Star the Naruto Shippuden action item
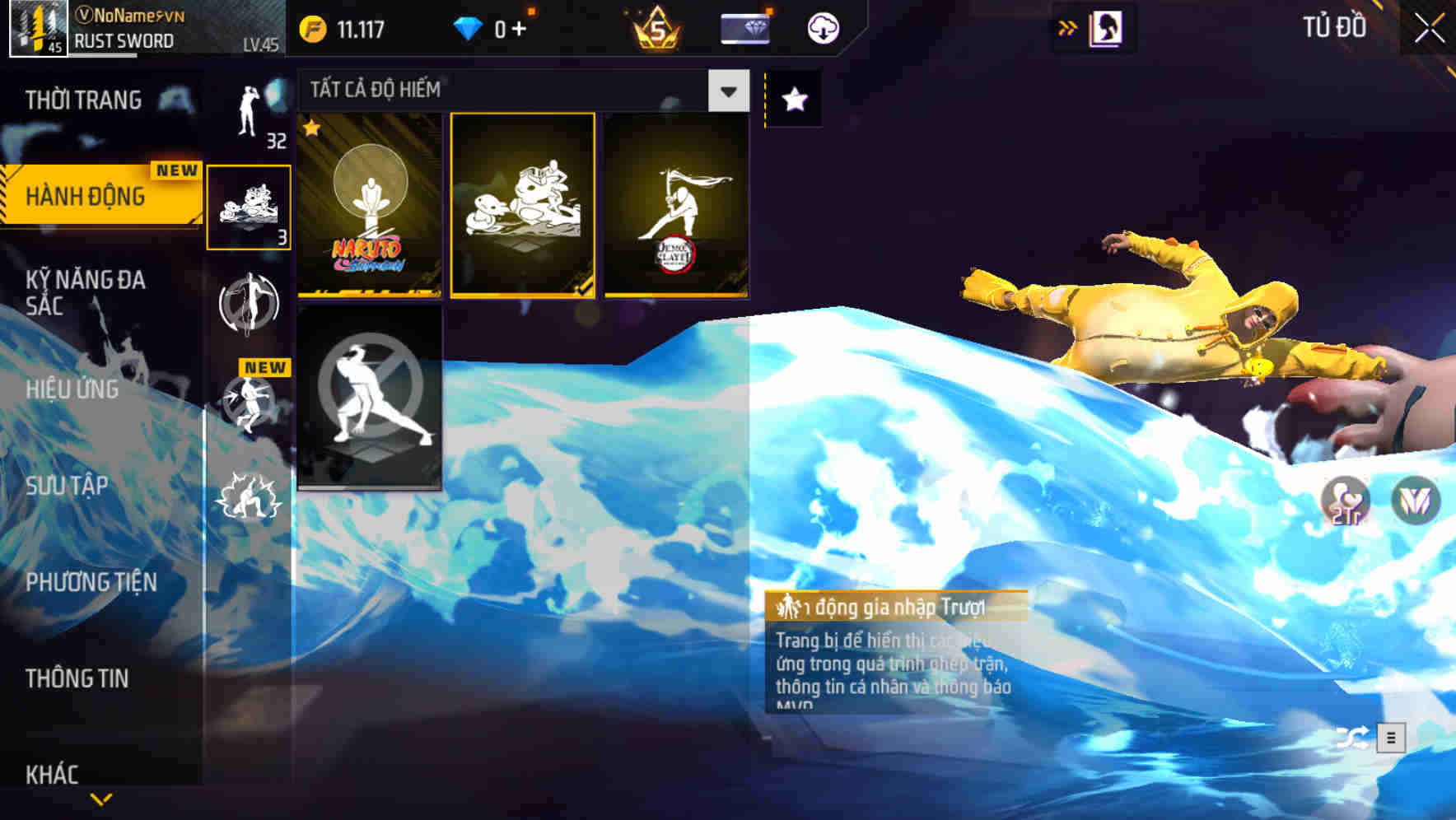 (311, 128)
